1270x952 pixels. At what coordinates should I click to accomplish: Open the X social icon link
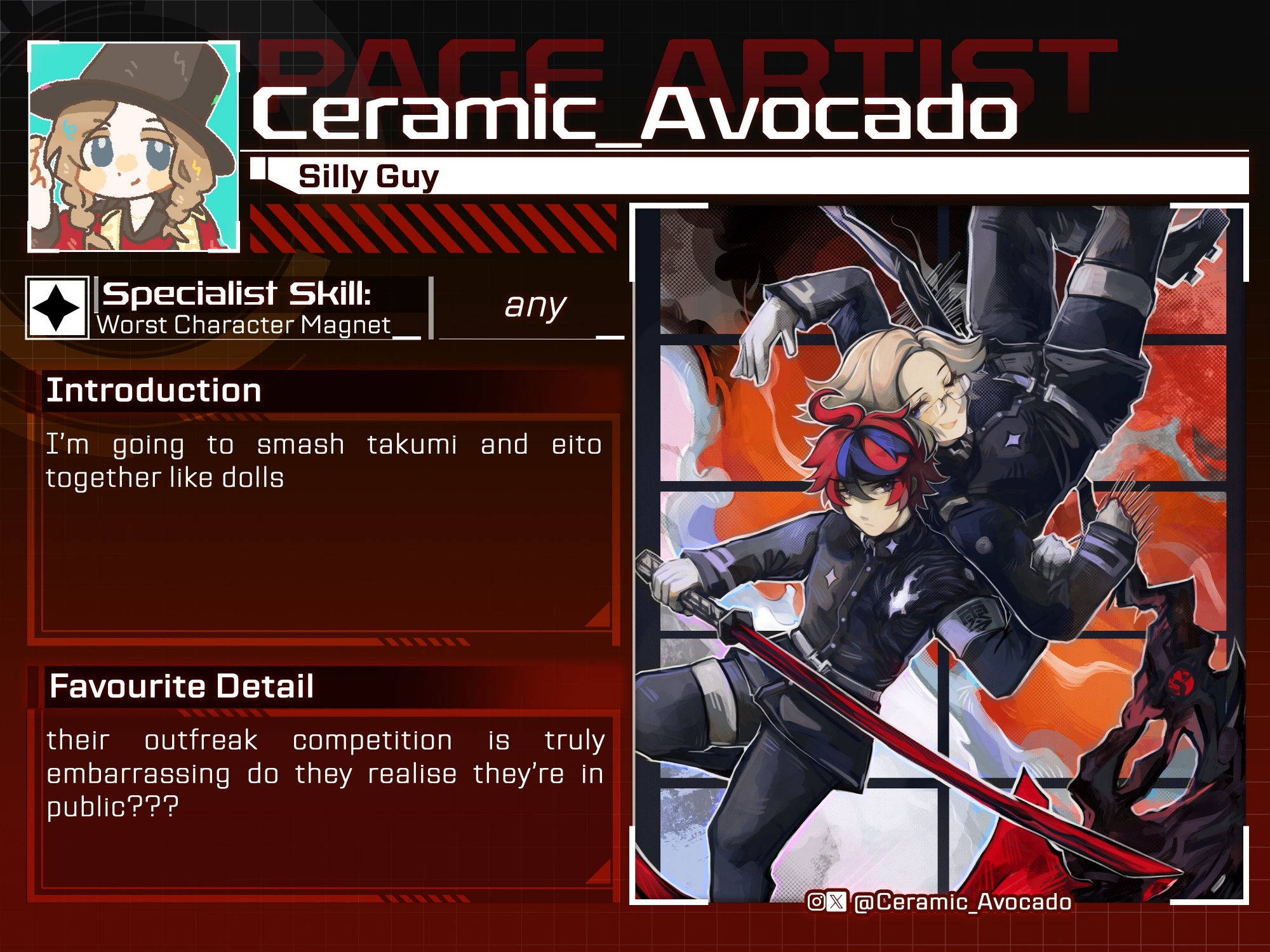click(837, 901)
